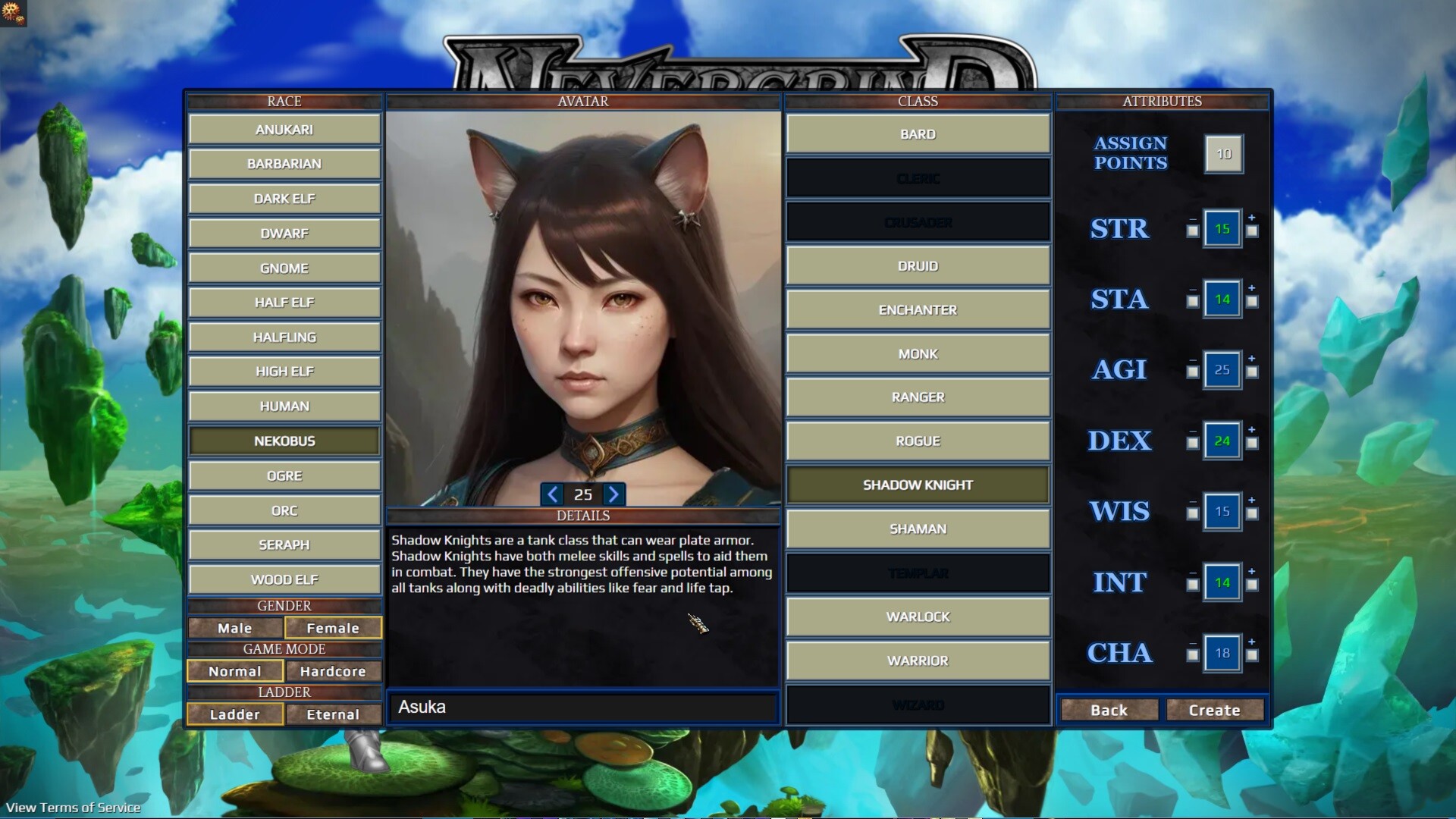Enable Hardcore game mode
Screen dimensions: 1456x819
(x=334, y=671)
